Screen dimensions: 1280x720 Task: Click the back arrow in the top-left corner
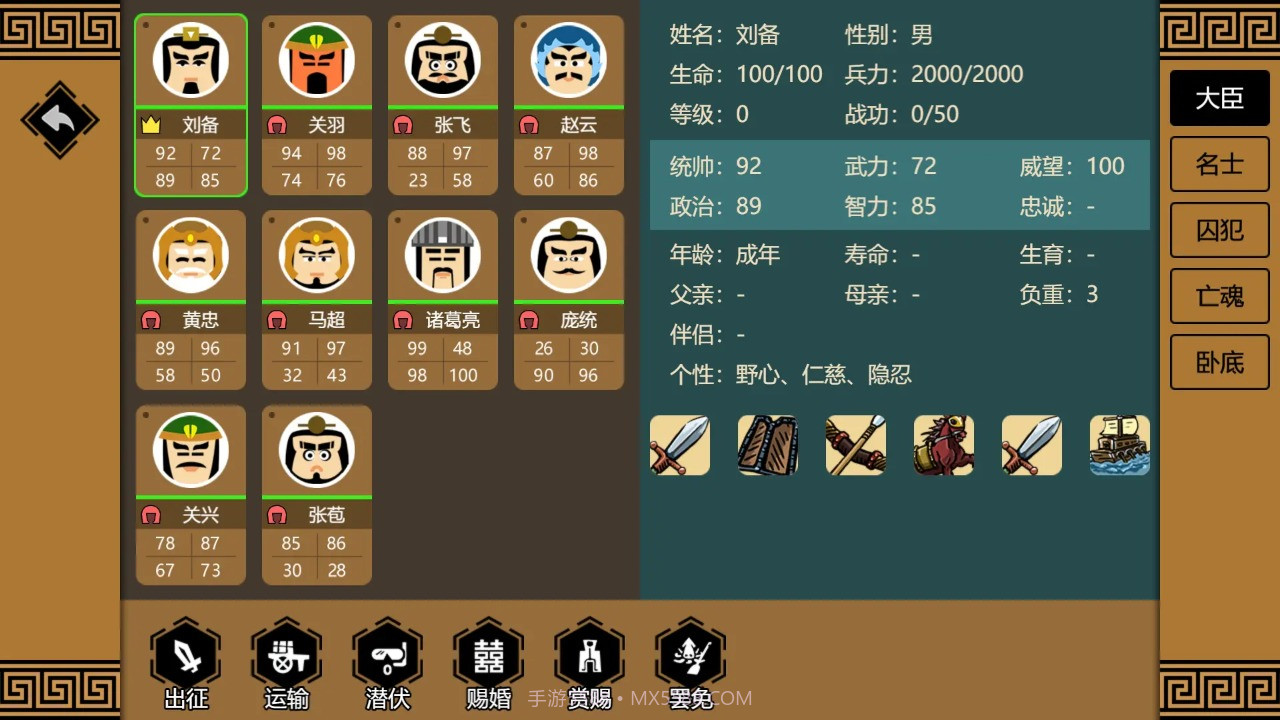tap(57, 119)
